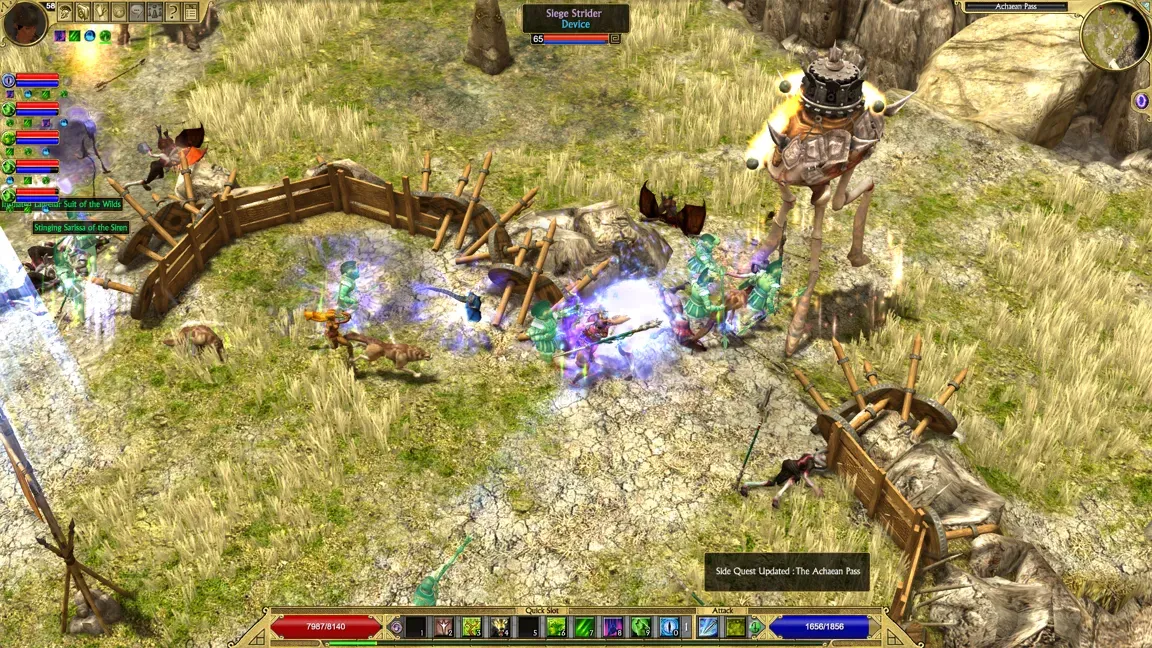Select the blue eye pet portrait
Screen dimensions: 1152x648
coord(8,81)
